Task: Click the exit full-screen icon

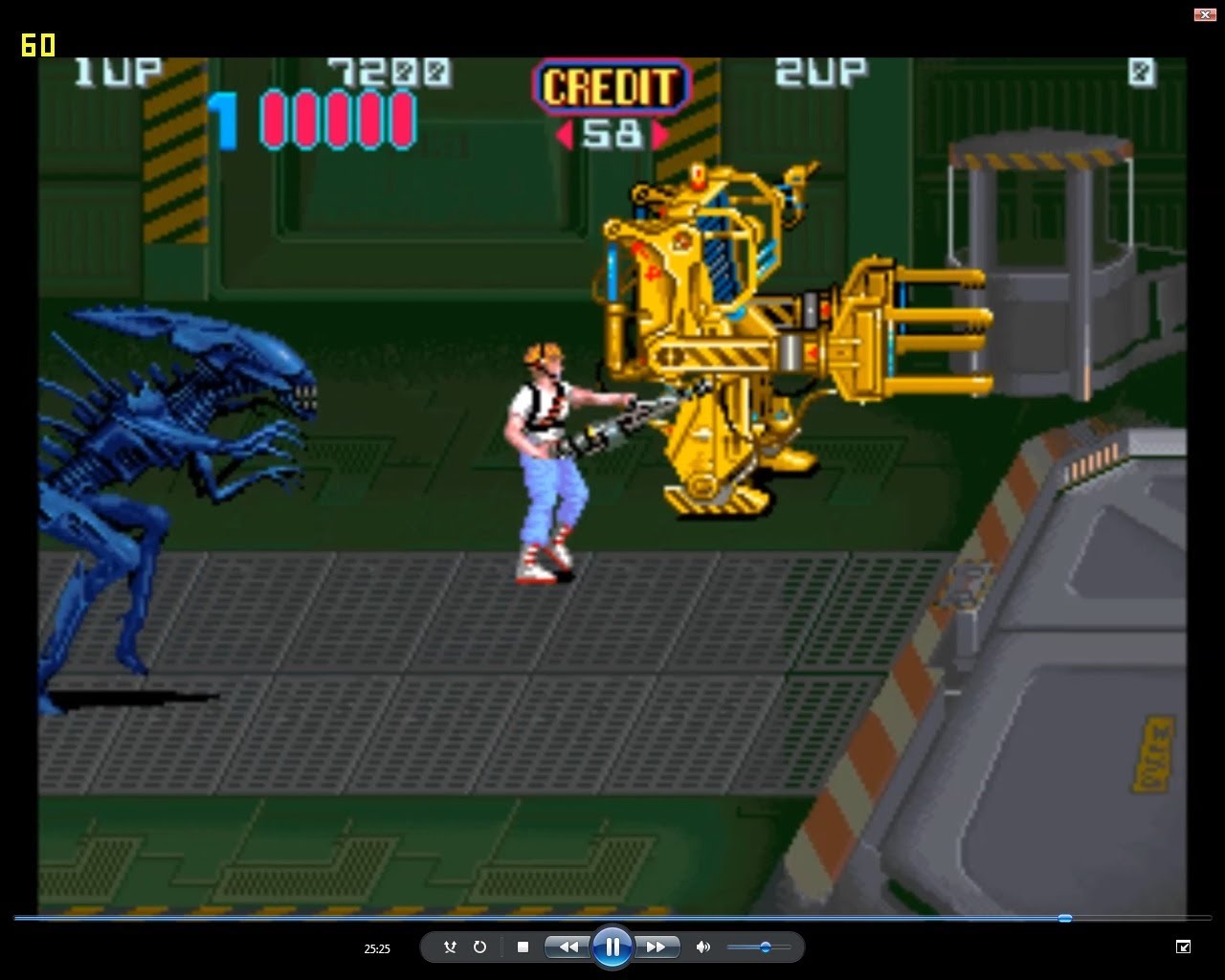Action: pyautogui.click(x=1183, y=947)
